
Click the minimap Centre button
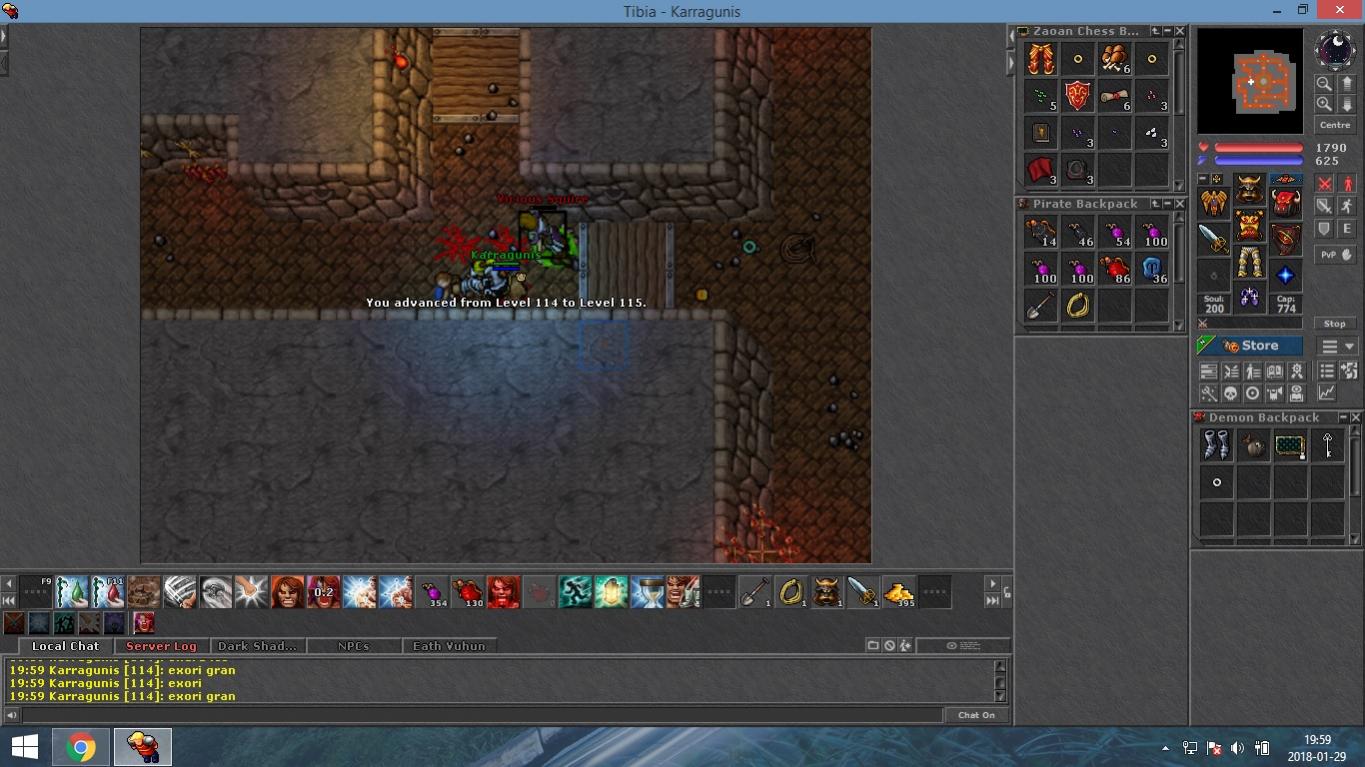pyautogui.click(x=1335, y=125)
